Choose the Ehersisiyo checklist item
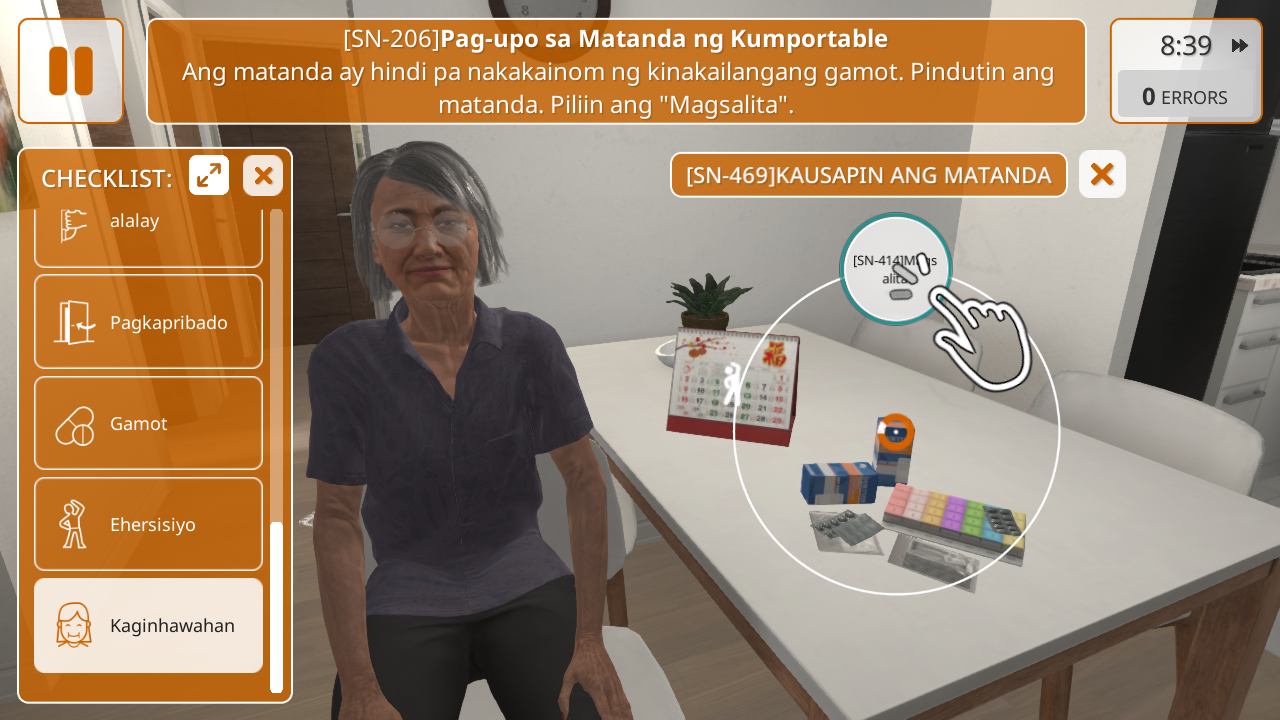Viewport: 1280px width, 720px height. coord(148,524)
